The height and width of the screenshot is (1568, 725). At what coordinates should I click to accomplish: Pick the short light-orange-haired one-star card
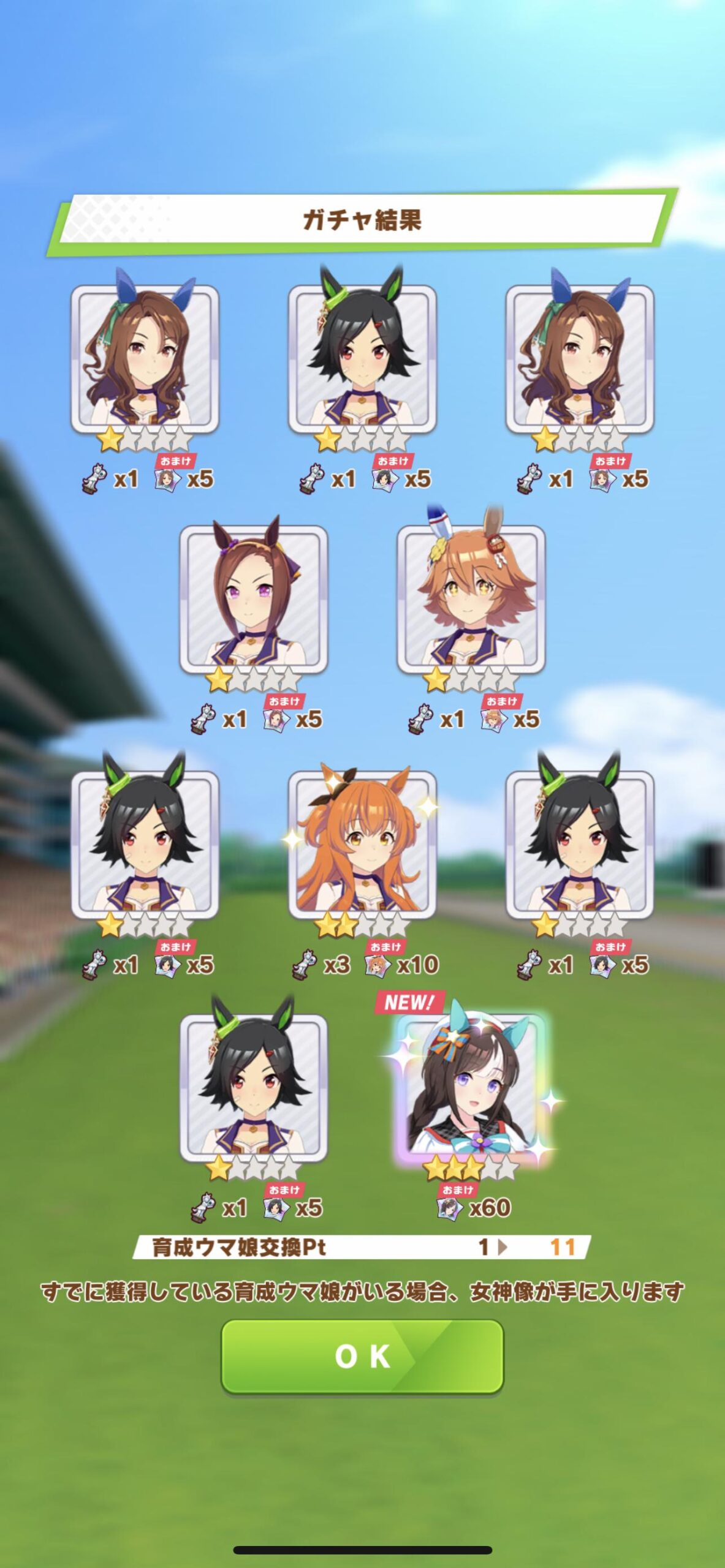coord(471,600)
